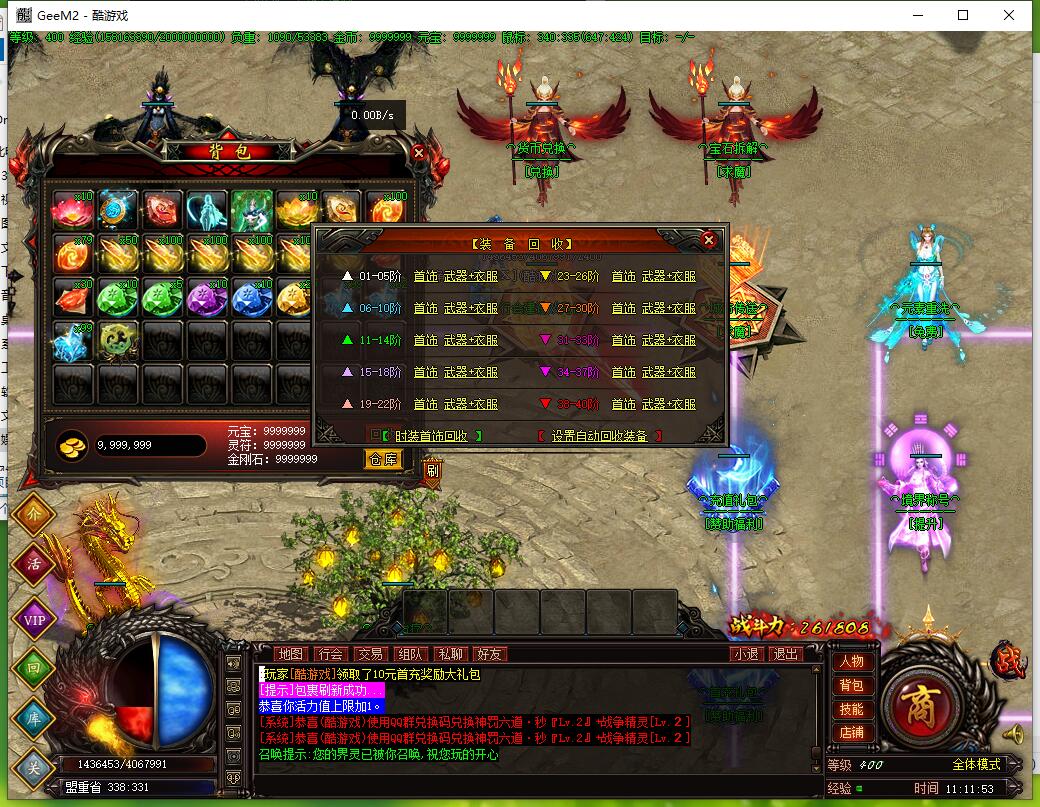The height and width of the screenshot is (807, 1040).
Task: Select 时装首饰回收 fashion recycle link
Action: click(x=431, y=436)
